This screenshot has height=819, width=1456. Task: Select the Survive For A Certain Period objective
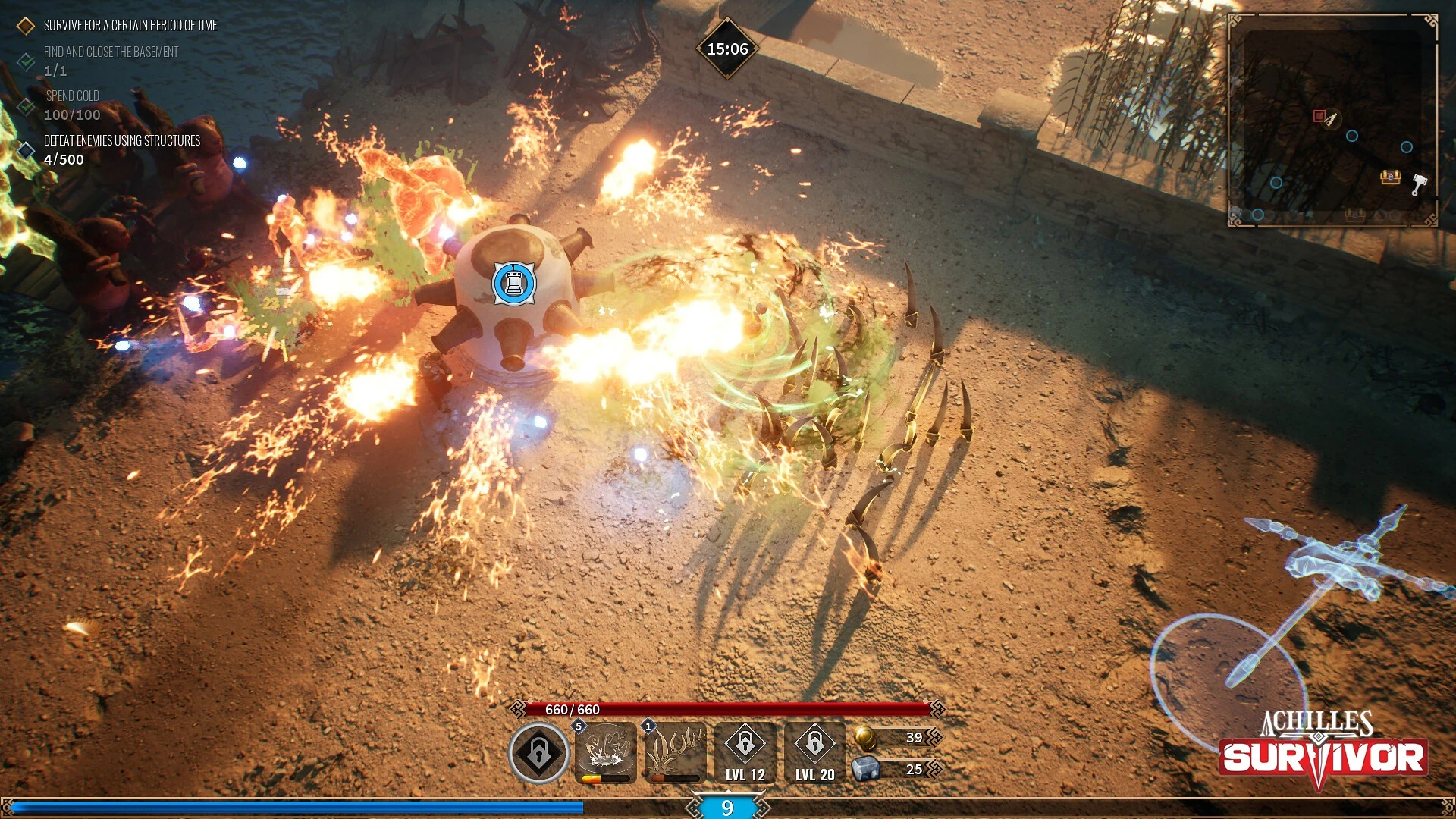click(130, 26)
